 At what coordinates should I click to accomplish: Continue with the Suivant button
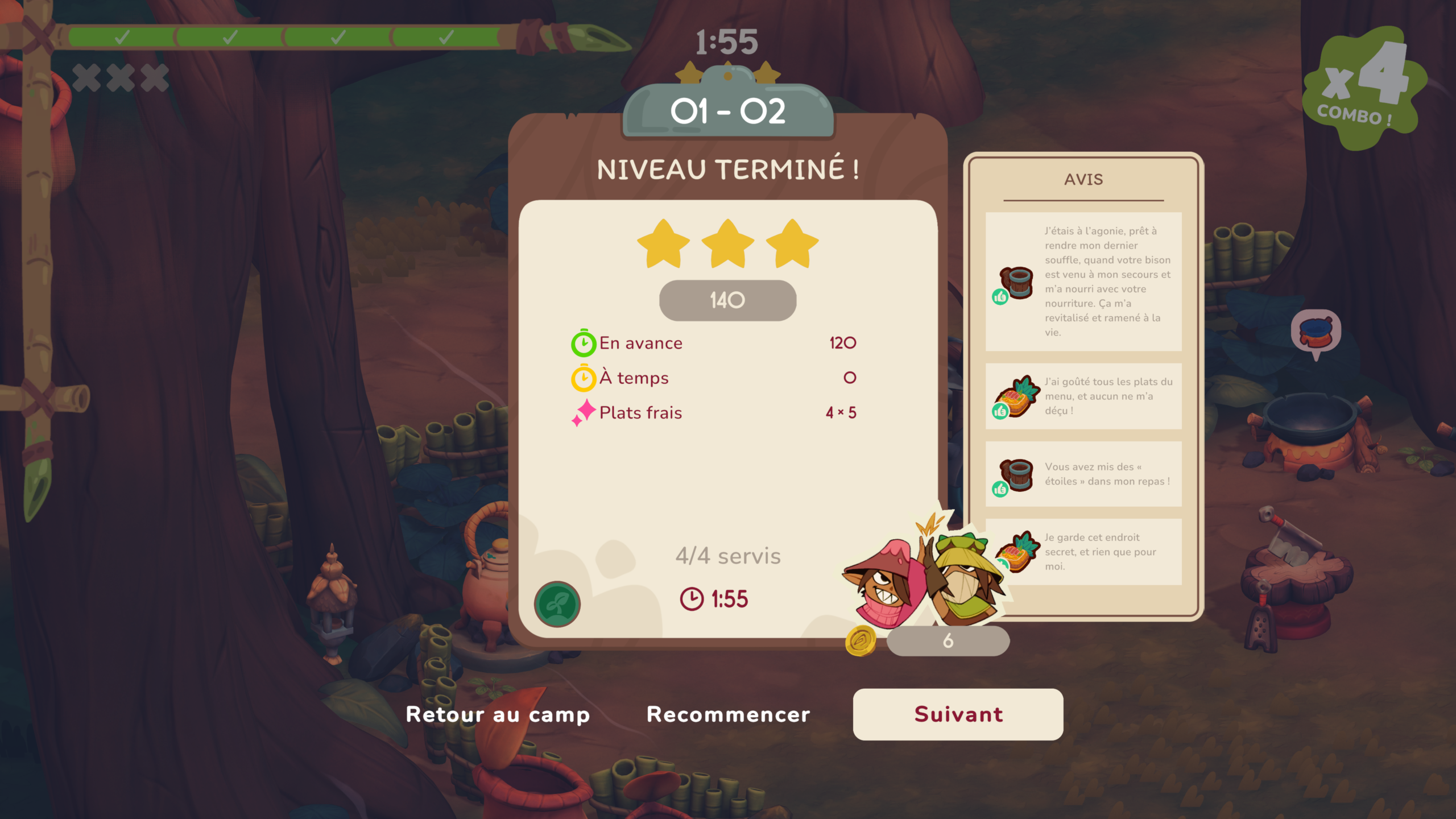958,714
